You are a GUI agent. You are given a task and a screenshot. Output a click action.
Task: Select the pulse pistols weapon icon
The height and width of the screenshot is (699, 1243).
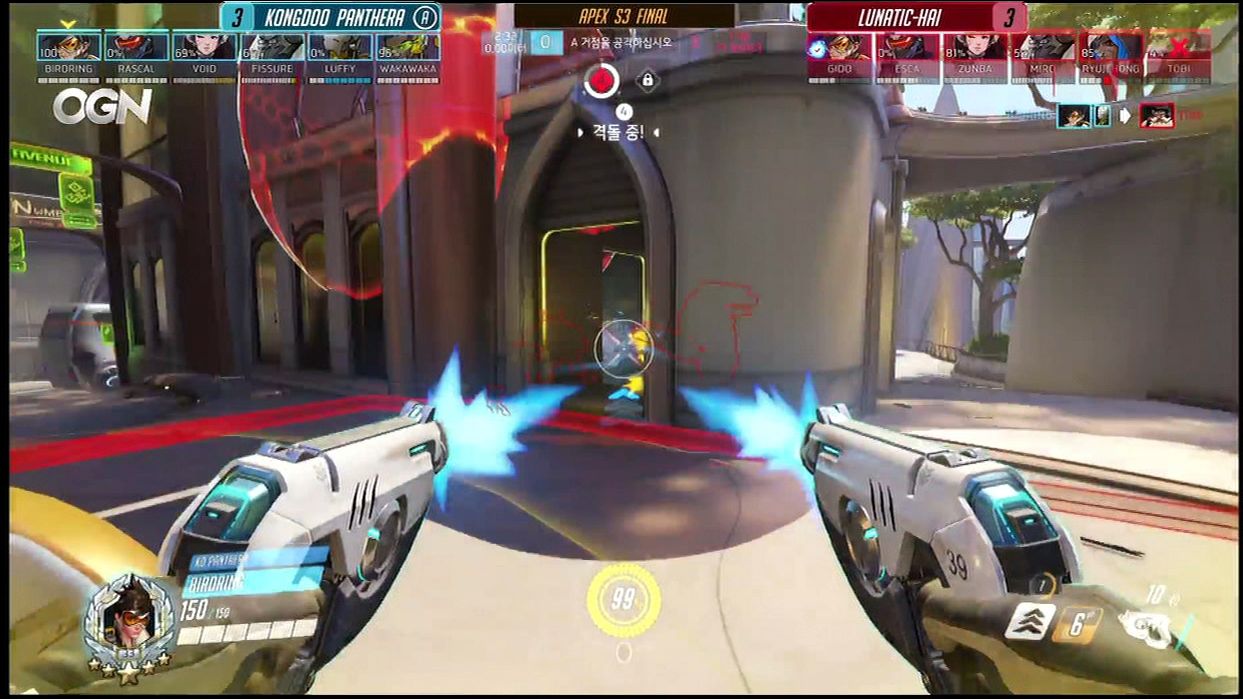[1145, 628]
